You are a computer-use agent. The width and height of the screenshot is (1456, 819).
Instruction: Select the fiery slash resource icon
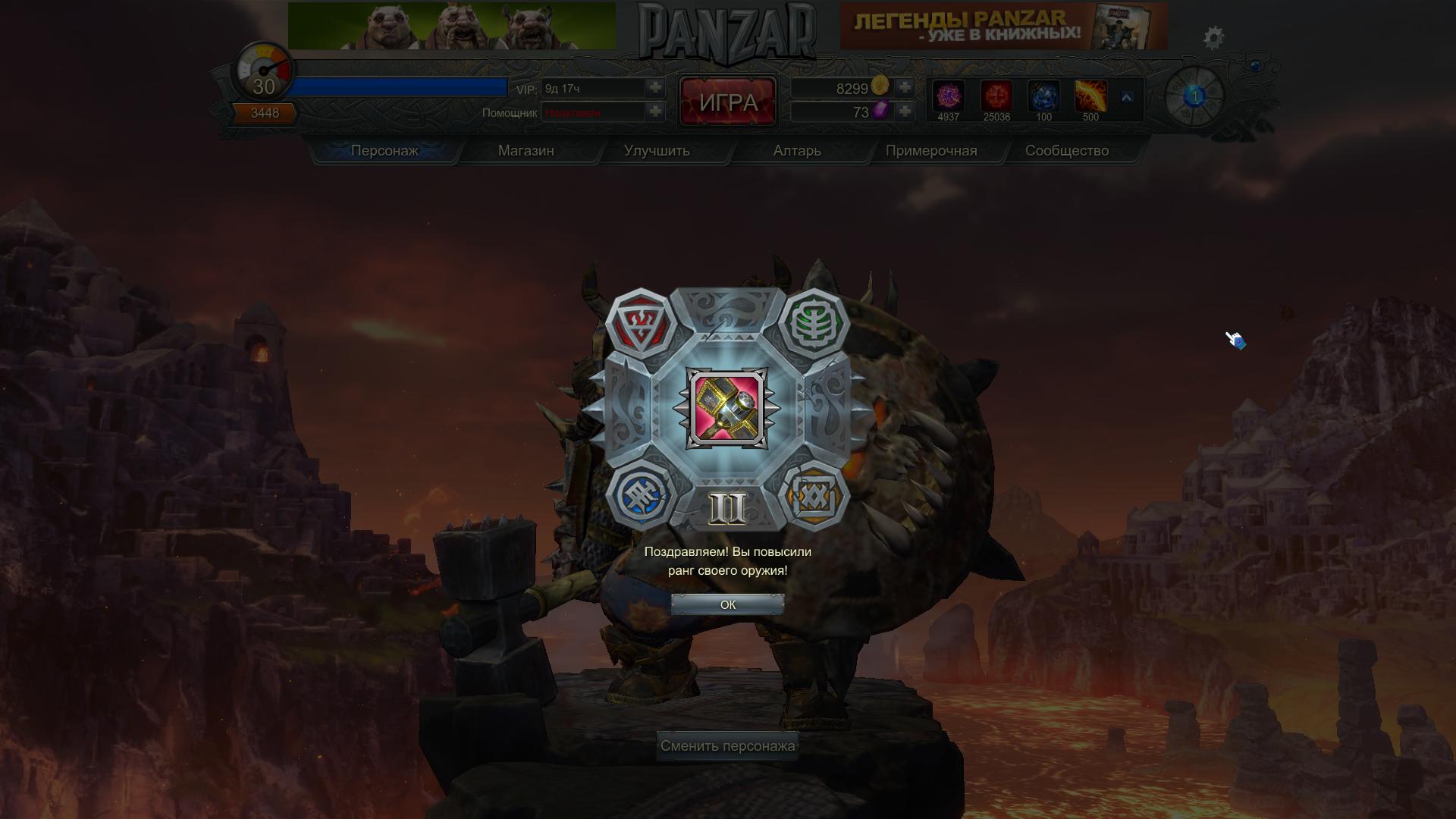tap(1090, 97)
